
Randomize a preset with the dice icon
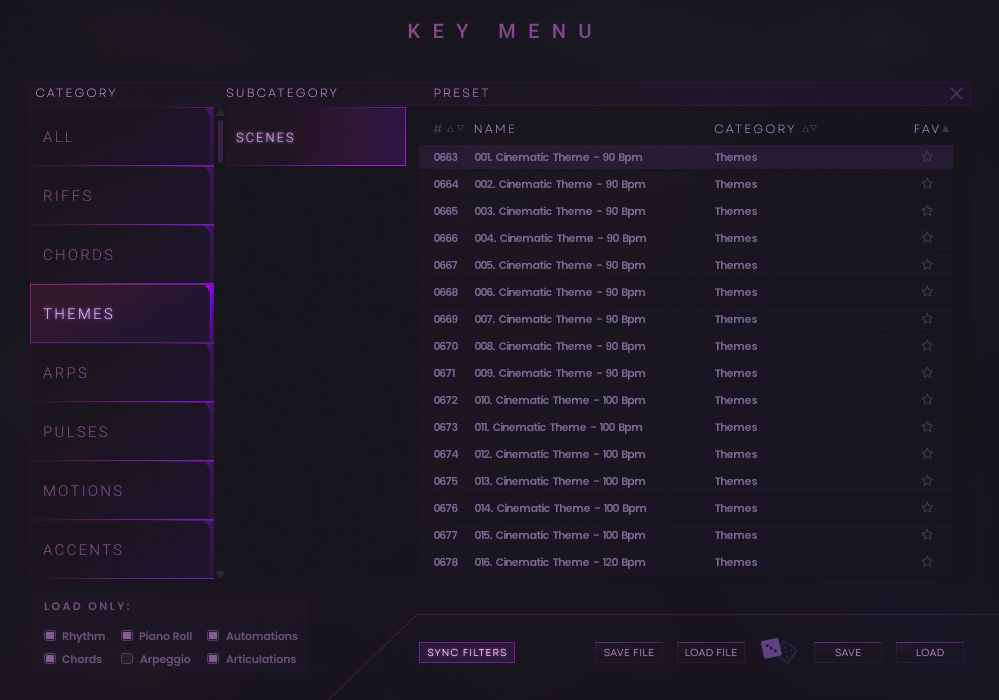[x=779, y=651]
